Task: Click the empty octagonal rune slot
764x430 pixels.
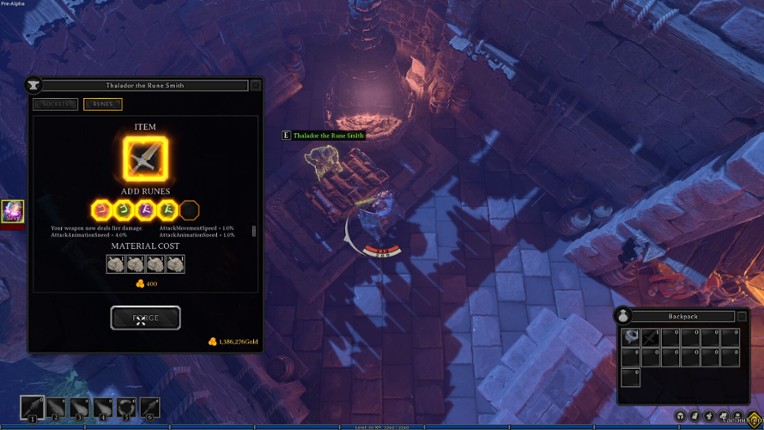Action: tap(189, 210)
